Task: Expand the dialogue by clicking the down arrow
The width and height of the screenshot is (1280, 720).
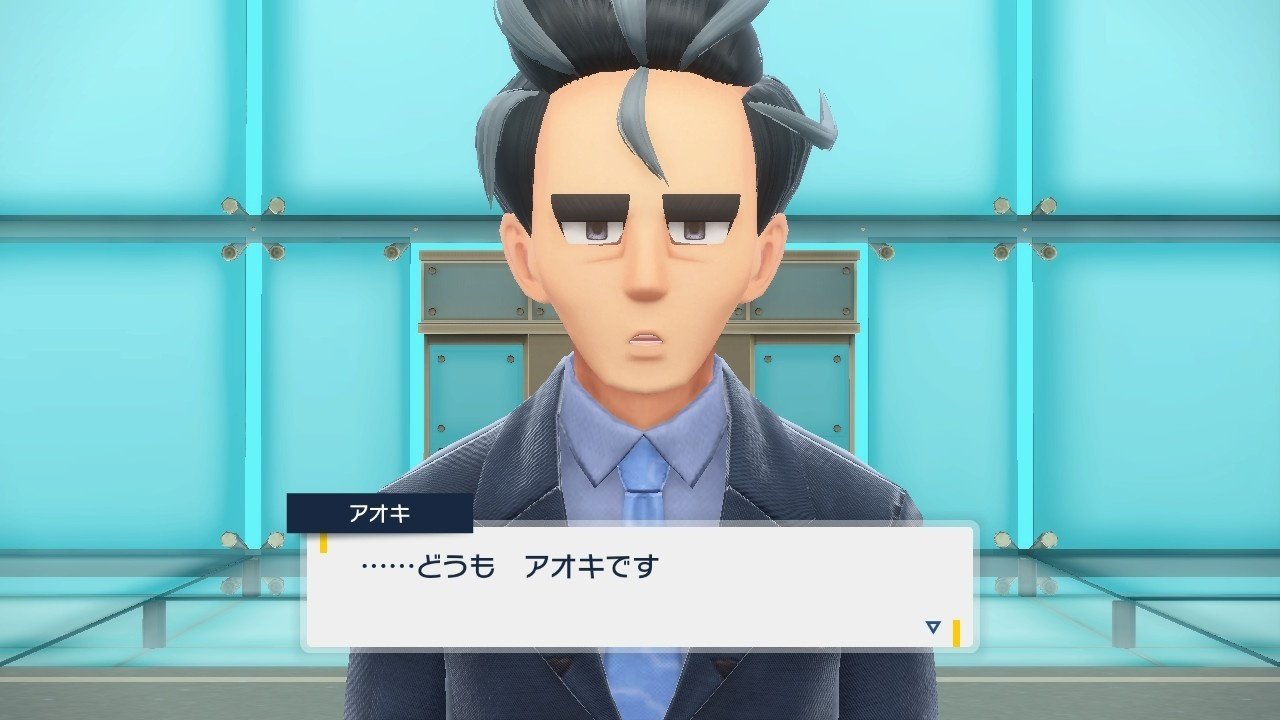Action: coord(932,625)
